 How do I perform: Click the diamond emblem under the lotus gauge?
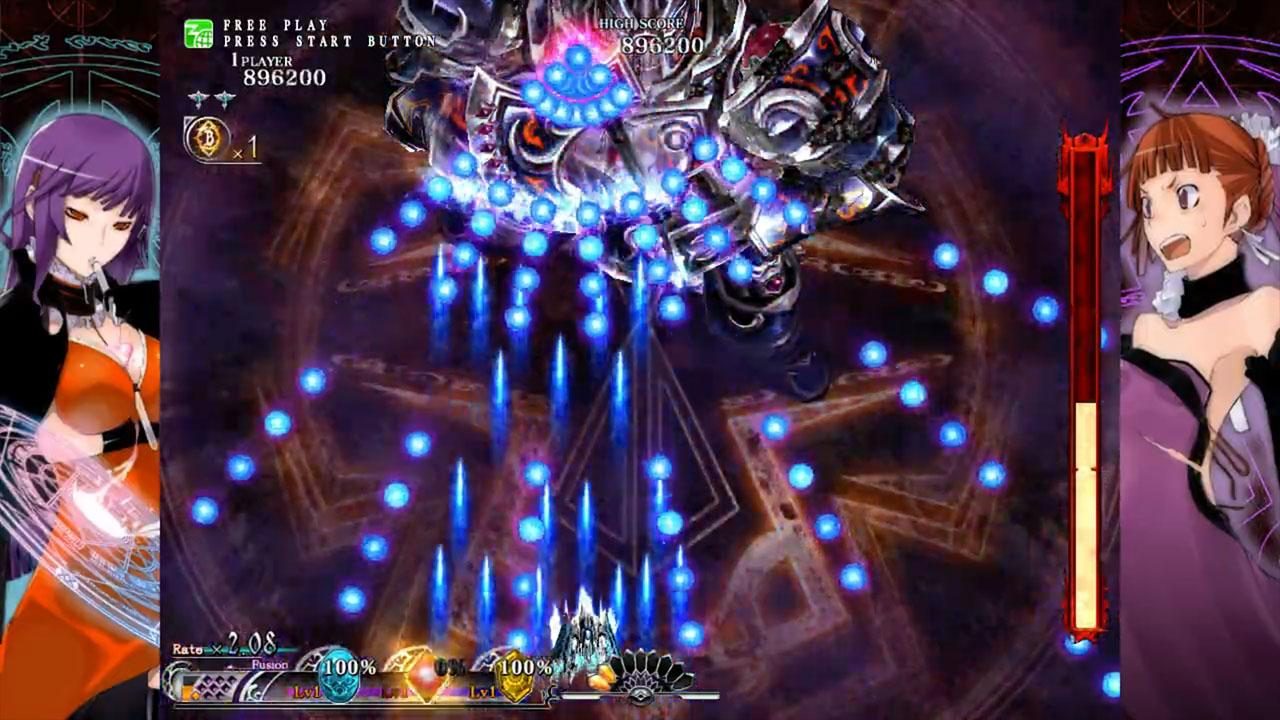(643, 695)
